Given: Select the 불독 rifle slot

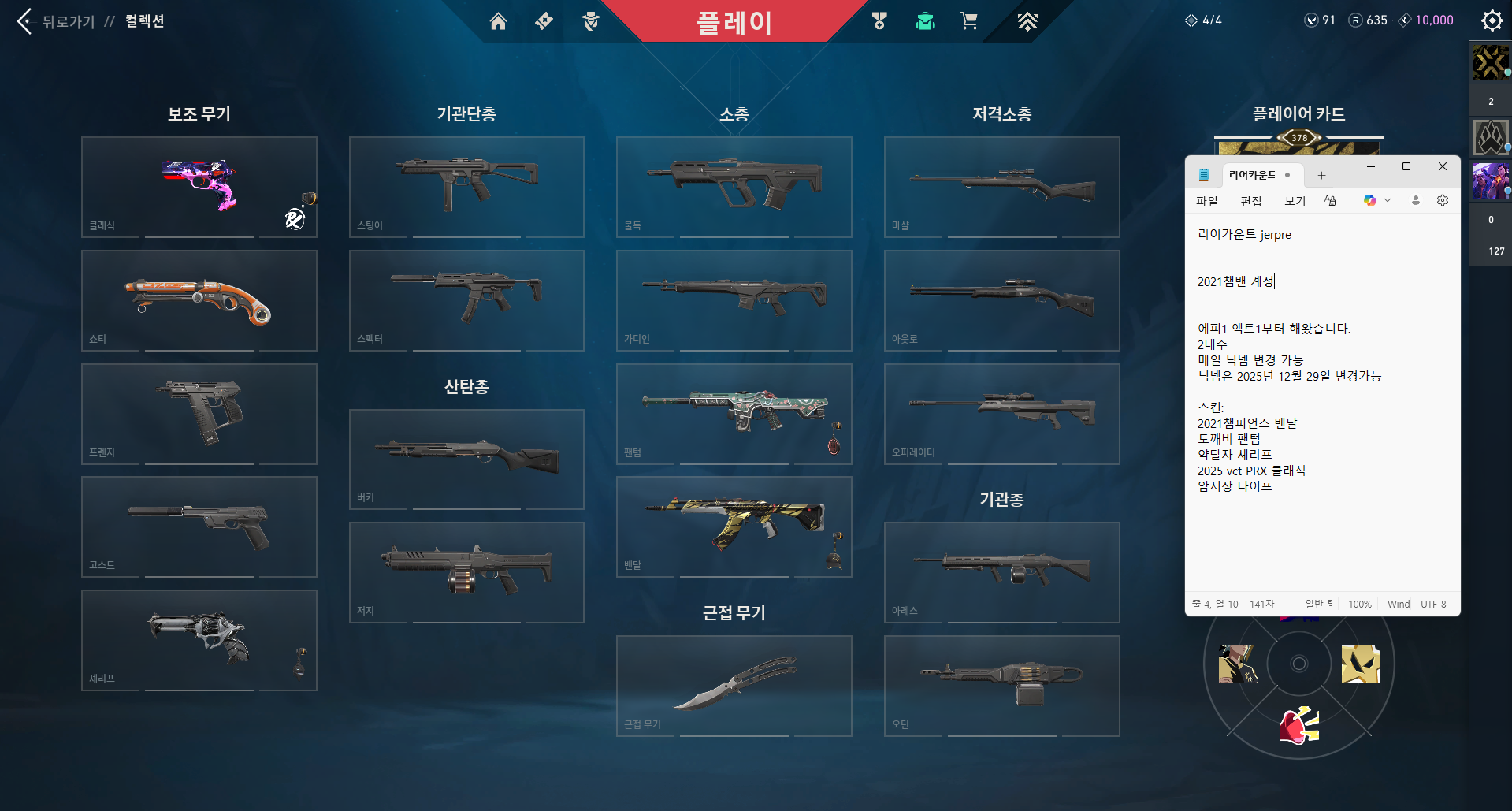Looking at the screenshot, I should point(734,187).
